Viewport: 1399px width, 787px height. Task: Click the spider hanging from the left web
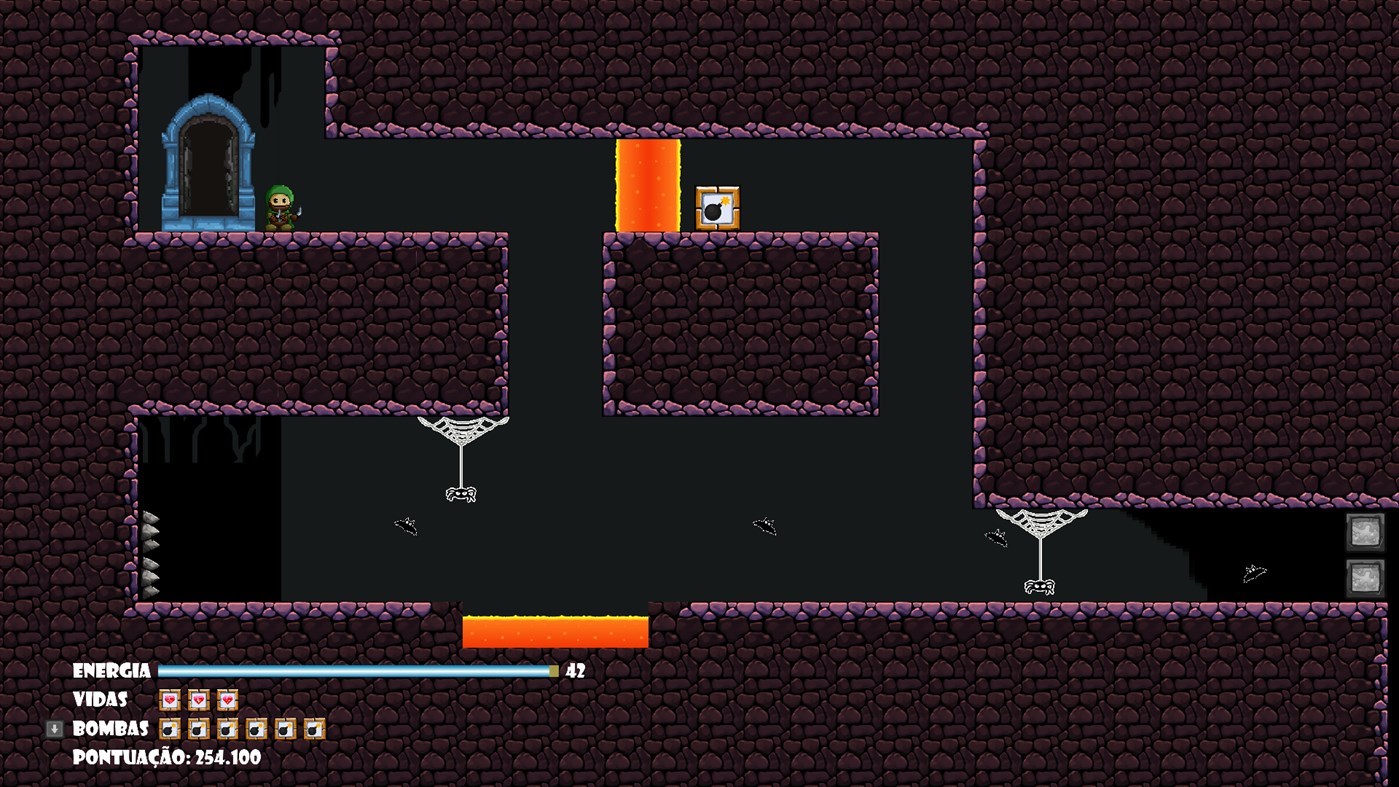pos(463,492)
